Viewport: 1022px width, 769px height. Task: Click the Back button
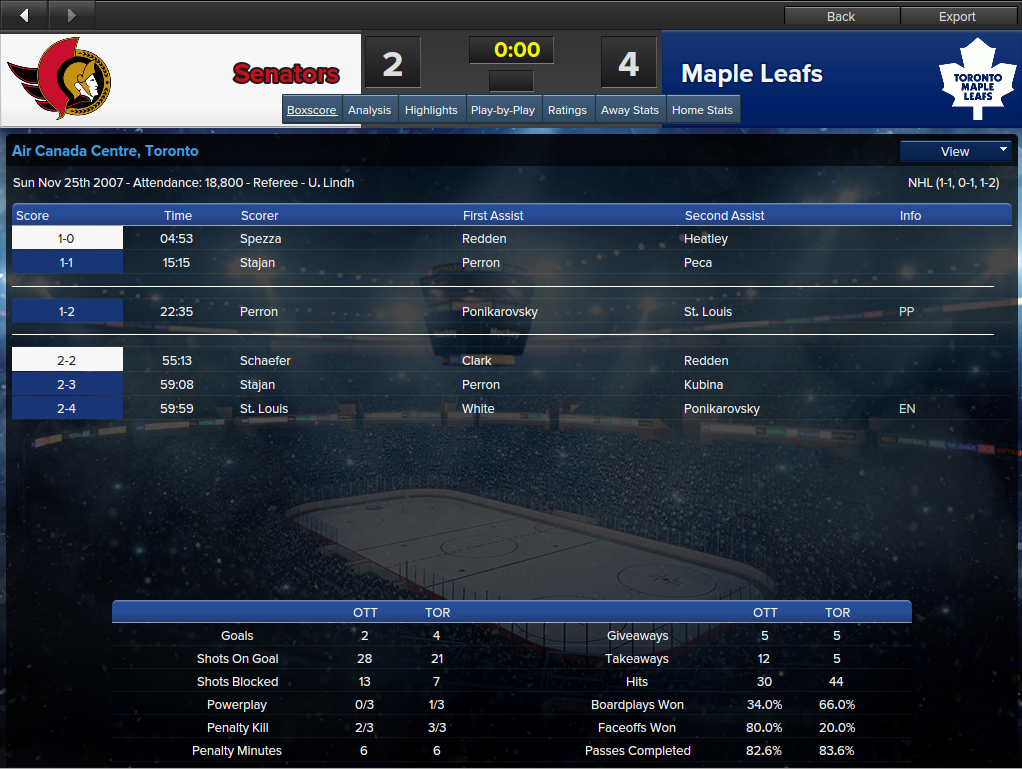[841, 16]
